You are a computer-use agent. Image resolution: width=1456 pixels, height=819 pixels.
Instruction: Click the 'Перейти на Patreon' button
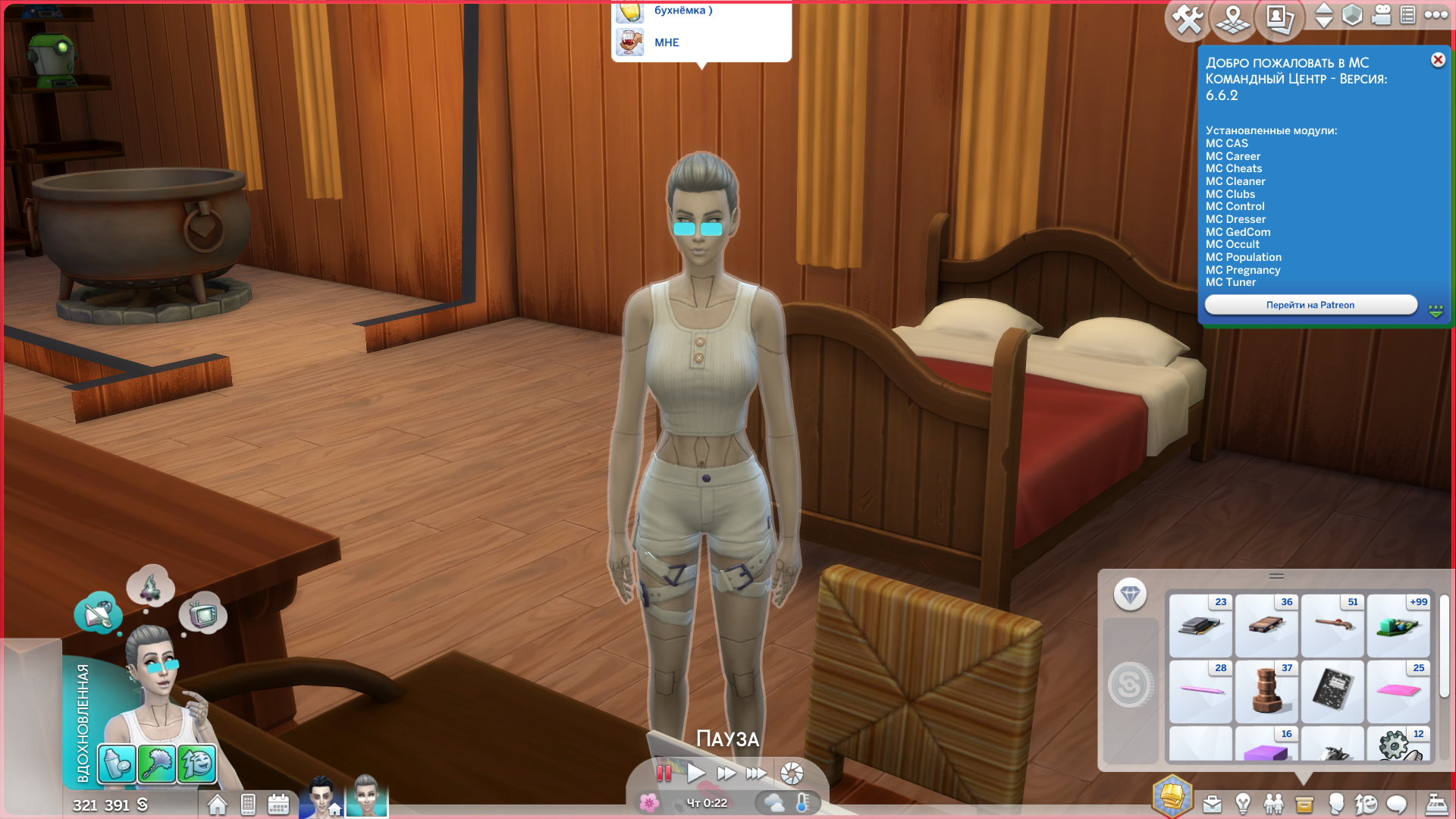1310,305
